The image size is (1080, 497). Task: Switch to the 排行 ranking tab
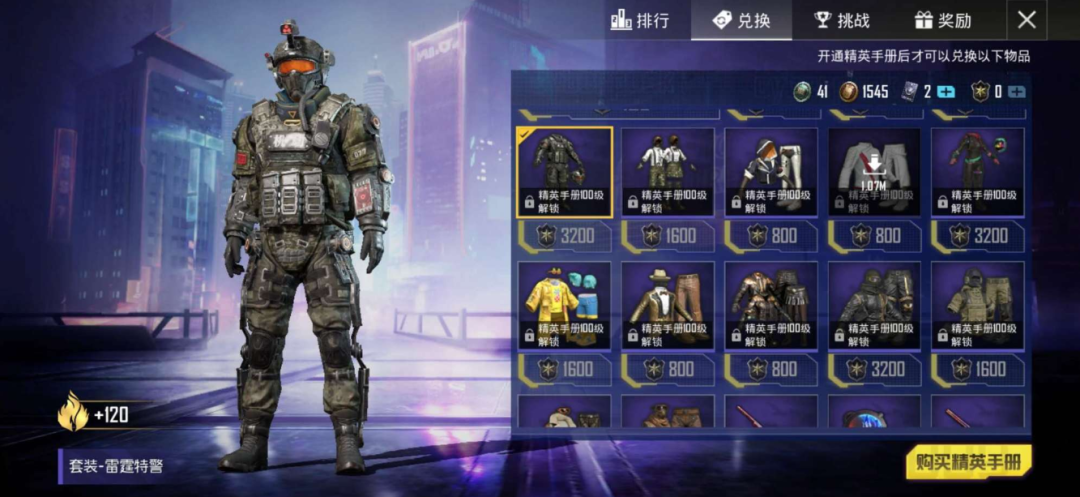640,20
